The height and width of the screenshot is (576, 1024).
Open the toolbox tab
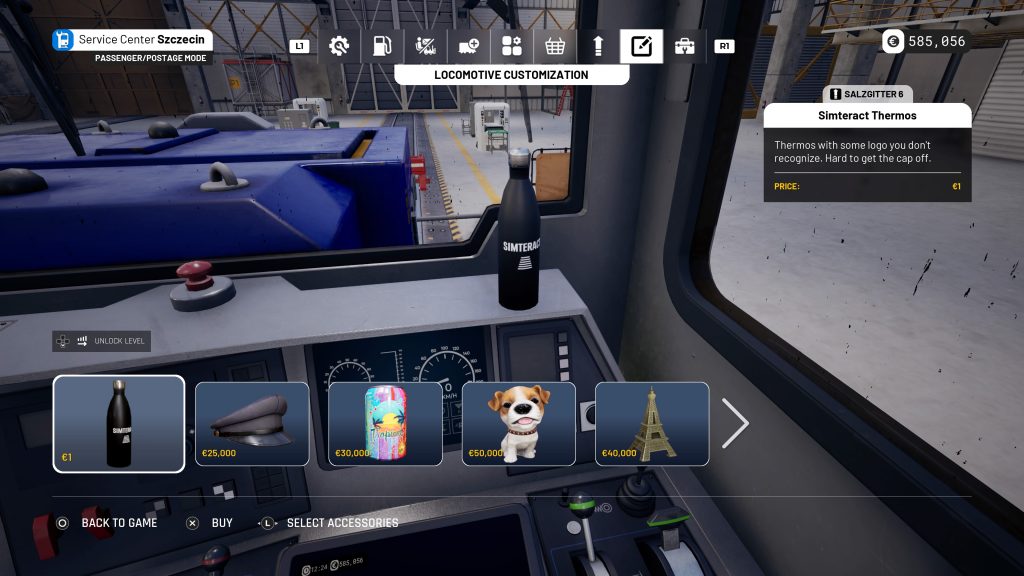click(685, 46)
